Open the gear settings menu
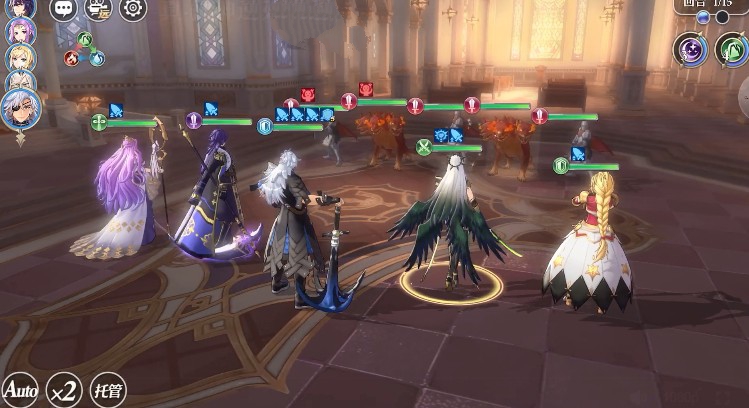The image size is (749, 408). (x=133, y=9)
